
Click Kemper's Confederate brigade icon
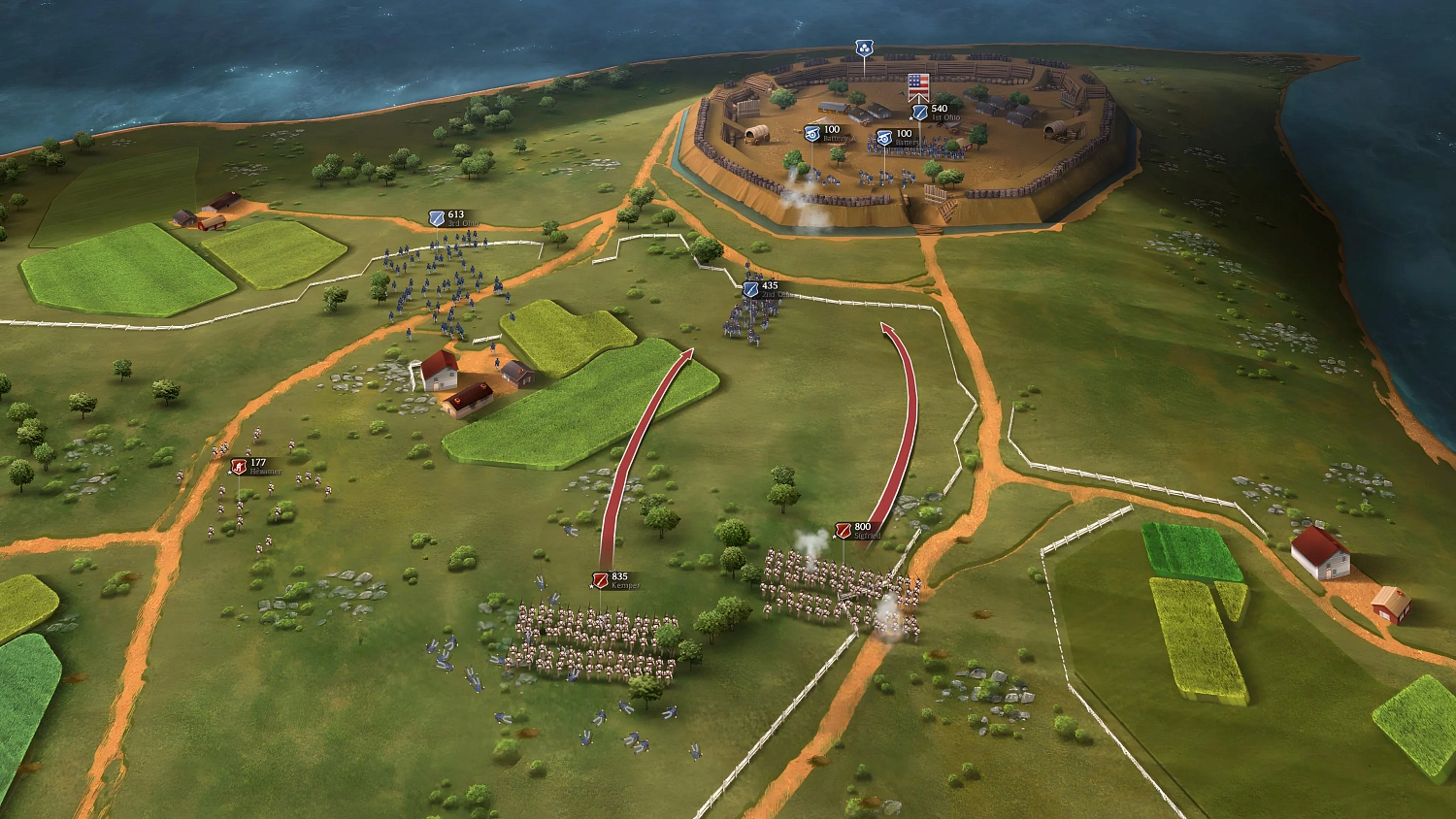coord(602,580)
